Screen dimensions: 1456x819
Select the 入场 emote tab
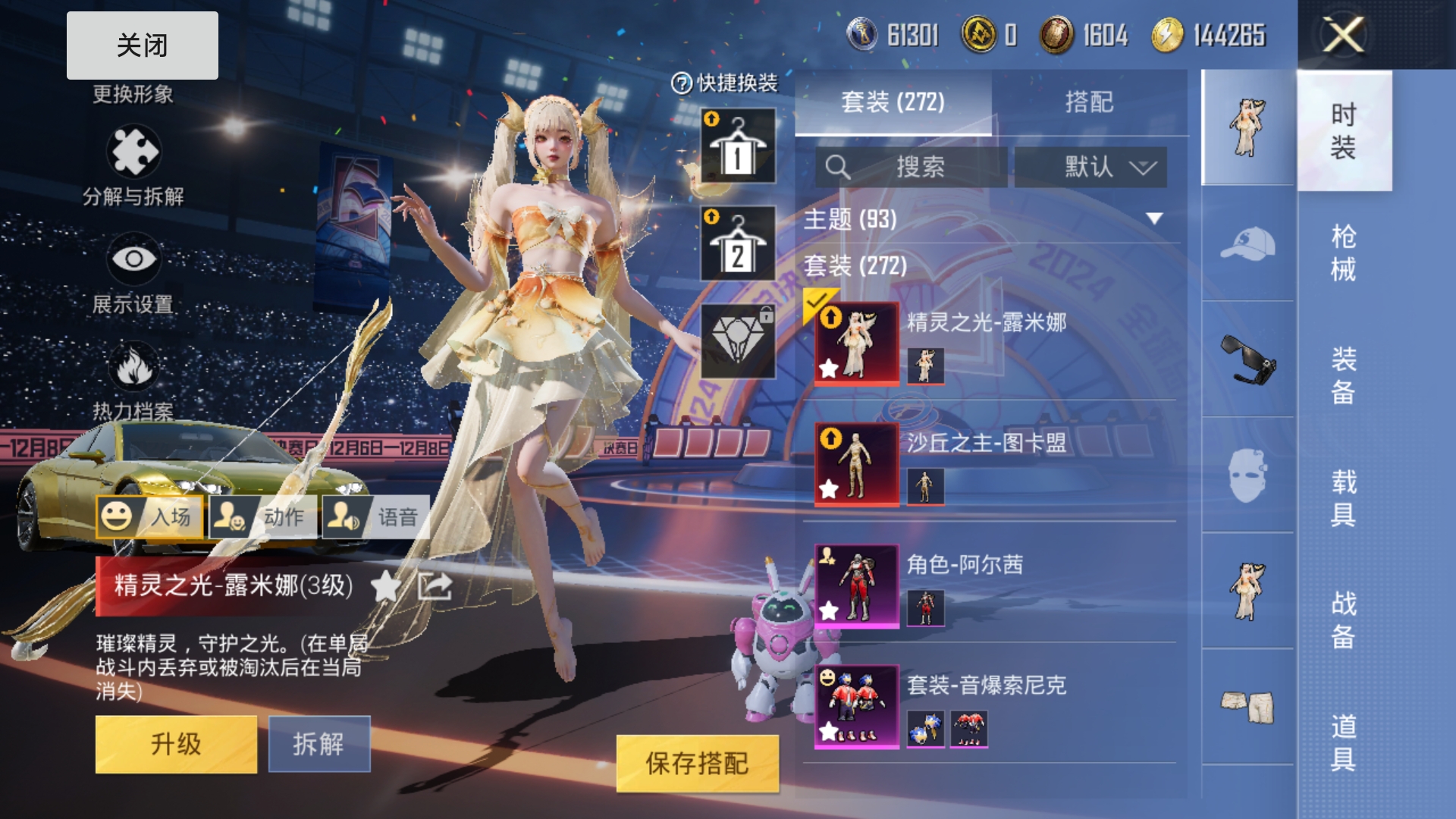pyautogui.click(x=150, y=517)
